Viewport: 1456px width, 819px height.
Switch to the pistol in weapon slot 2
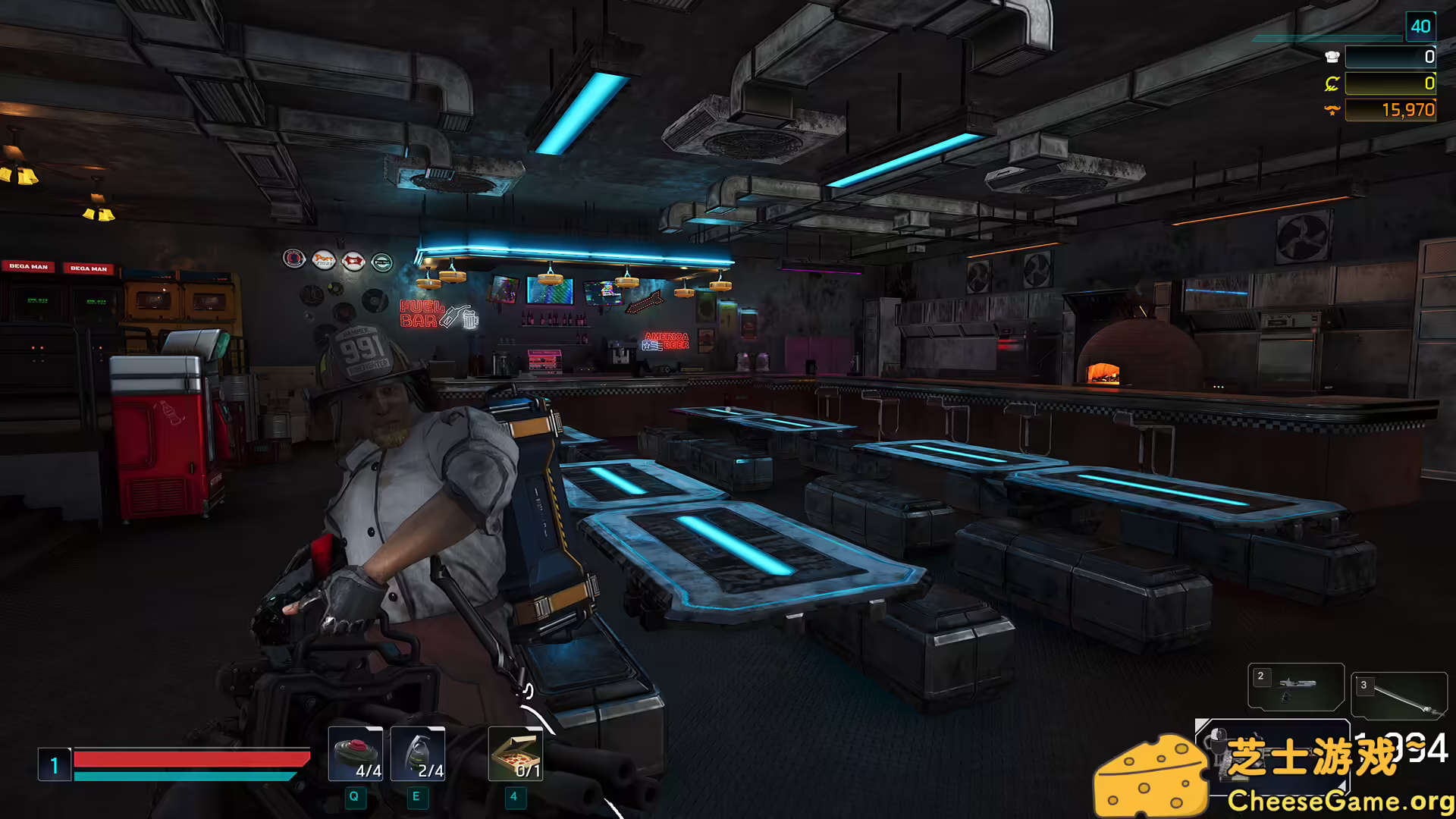(1296, 687)
